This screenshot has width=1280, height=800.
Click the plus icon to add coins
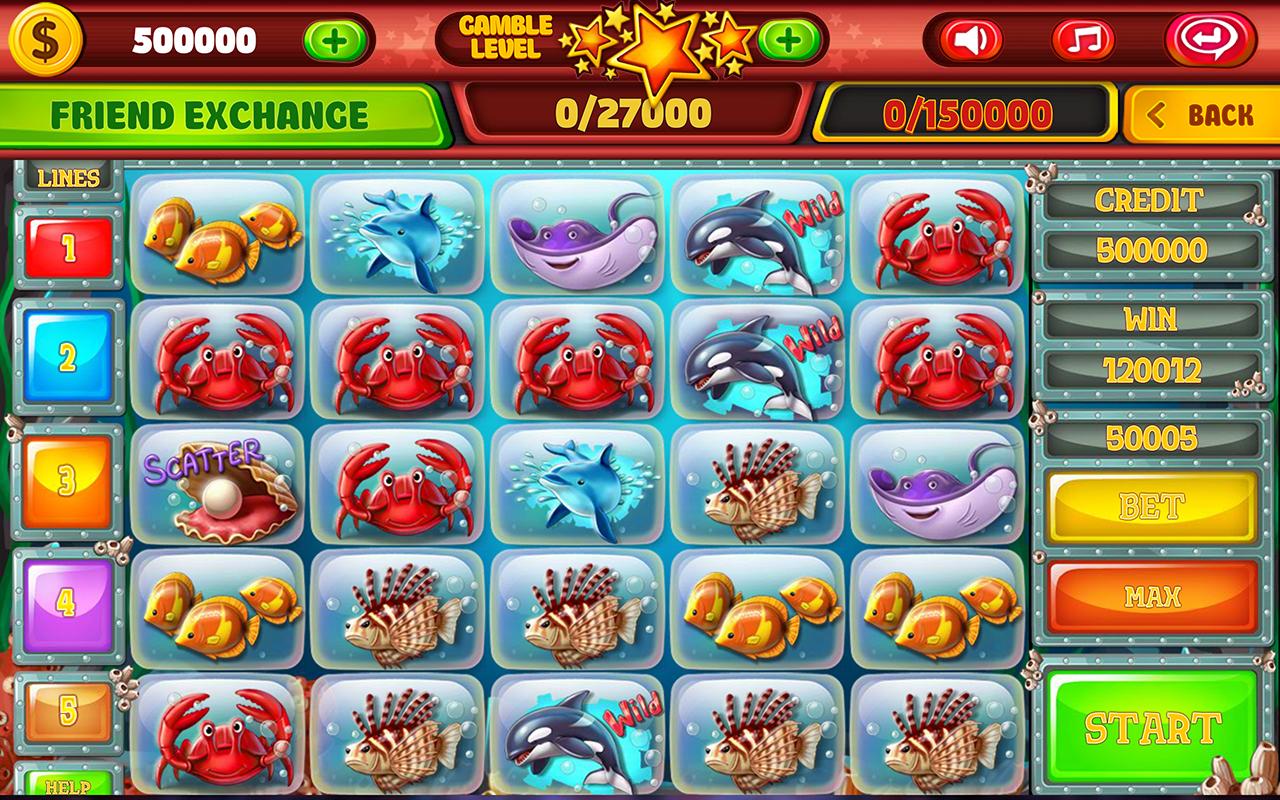(x=335, y=38)
